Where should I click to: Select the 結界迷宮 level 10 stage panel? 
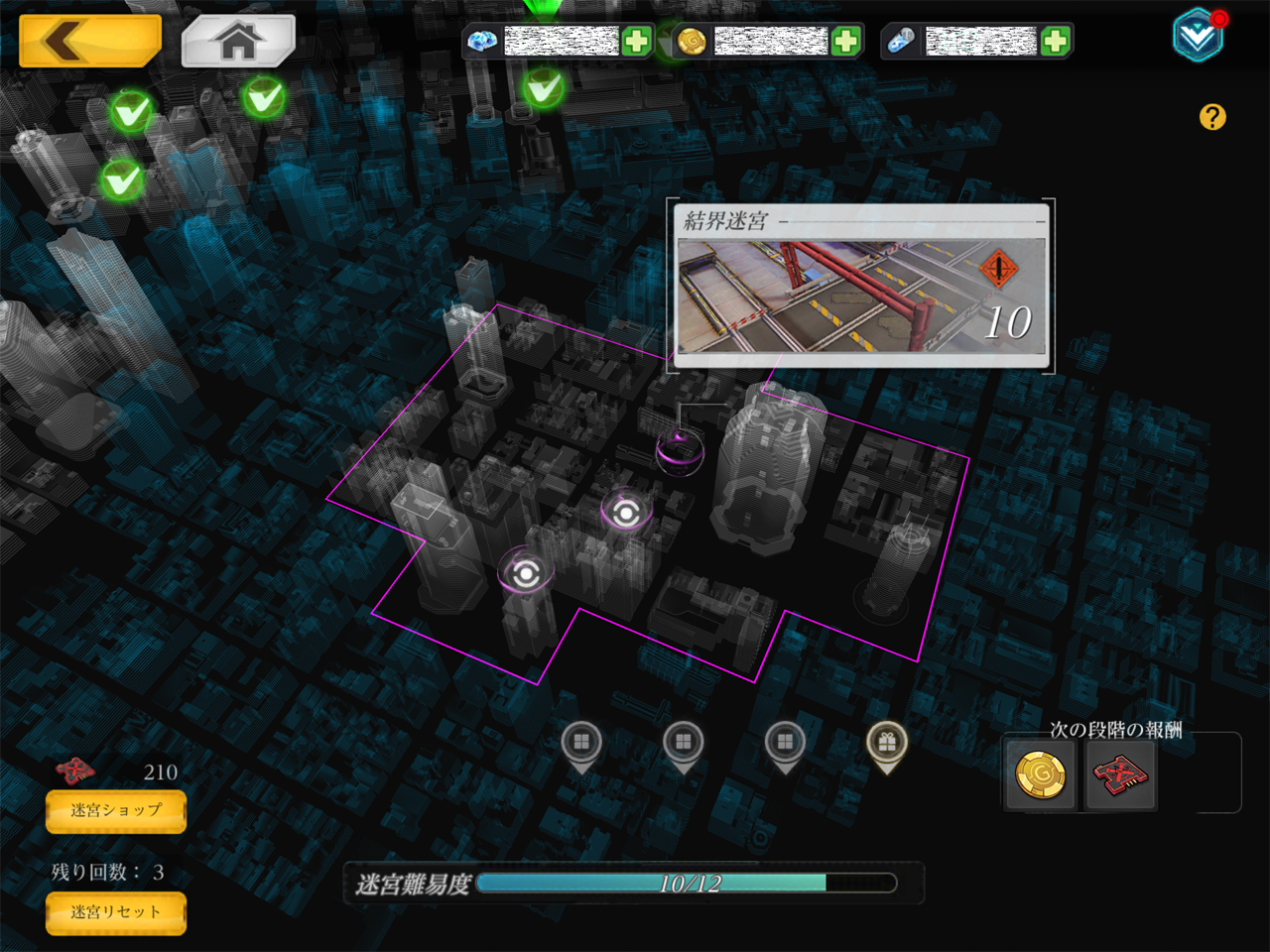[860, 288]
